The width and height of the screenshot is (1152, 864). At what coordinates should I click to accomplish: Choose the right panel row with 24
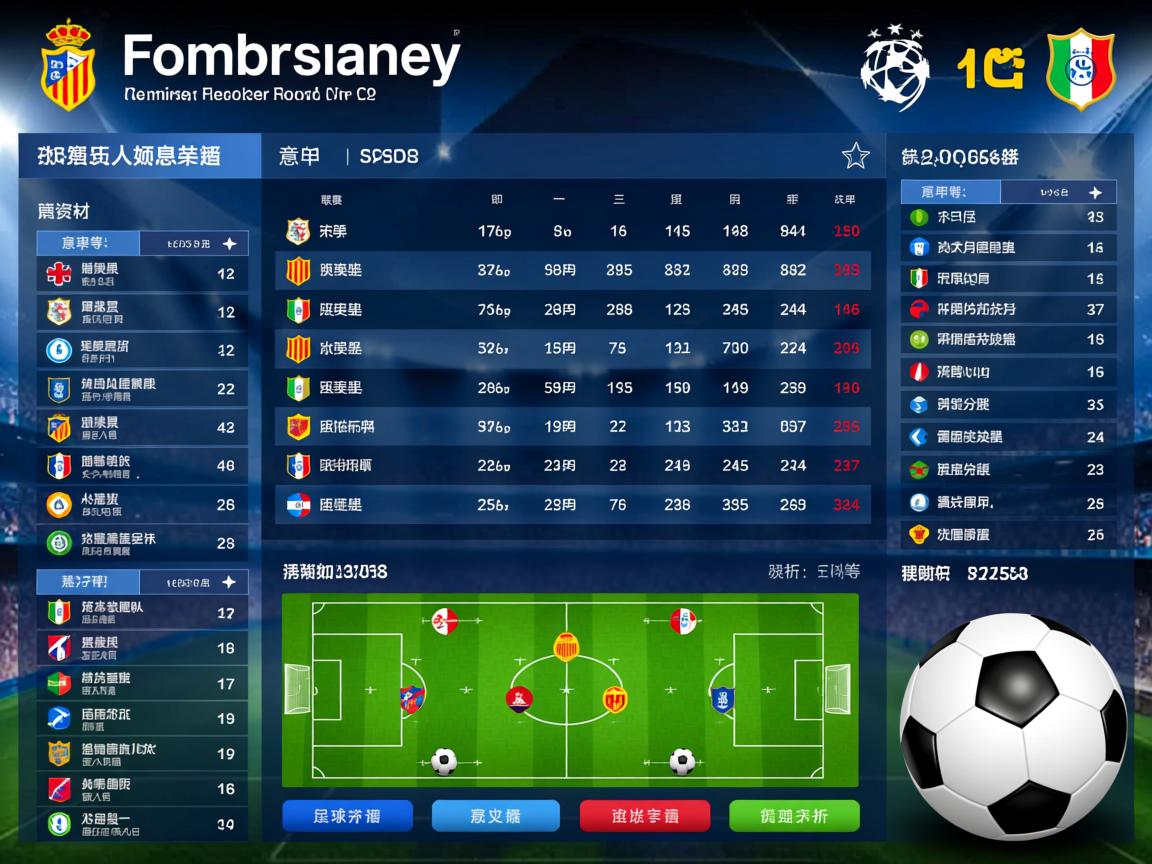click(1008, 437)
